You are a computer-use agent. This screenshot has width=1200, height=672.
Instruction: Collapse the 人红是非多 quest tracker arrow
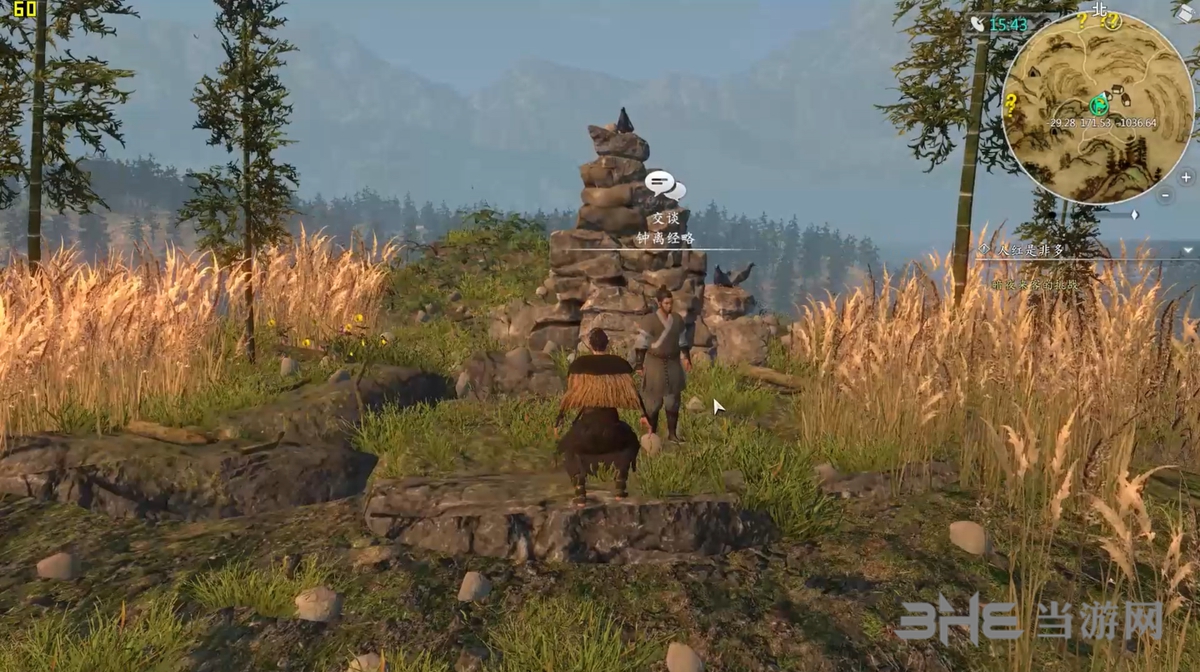pos(1188,250)
